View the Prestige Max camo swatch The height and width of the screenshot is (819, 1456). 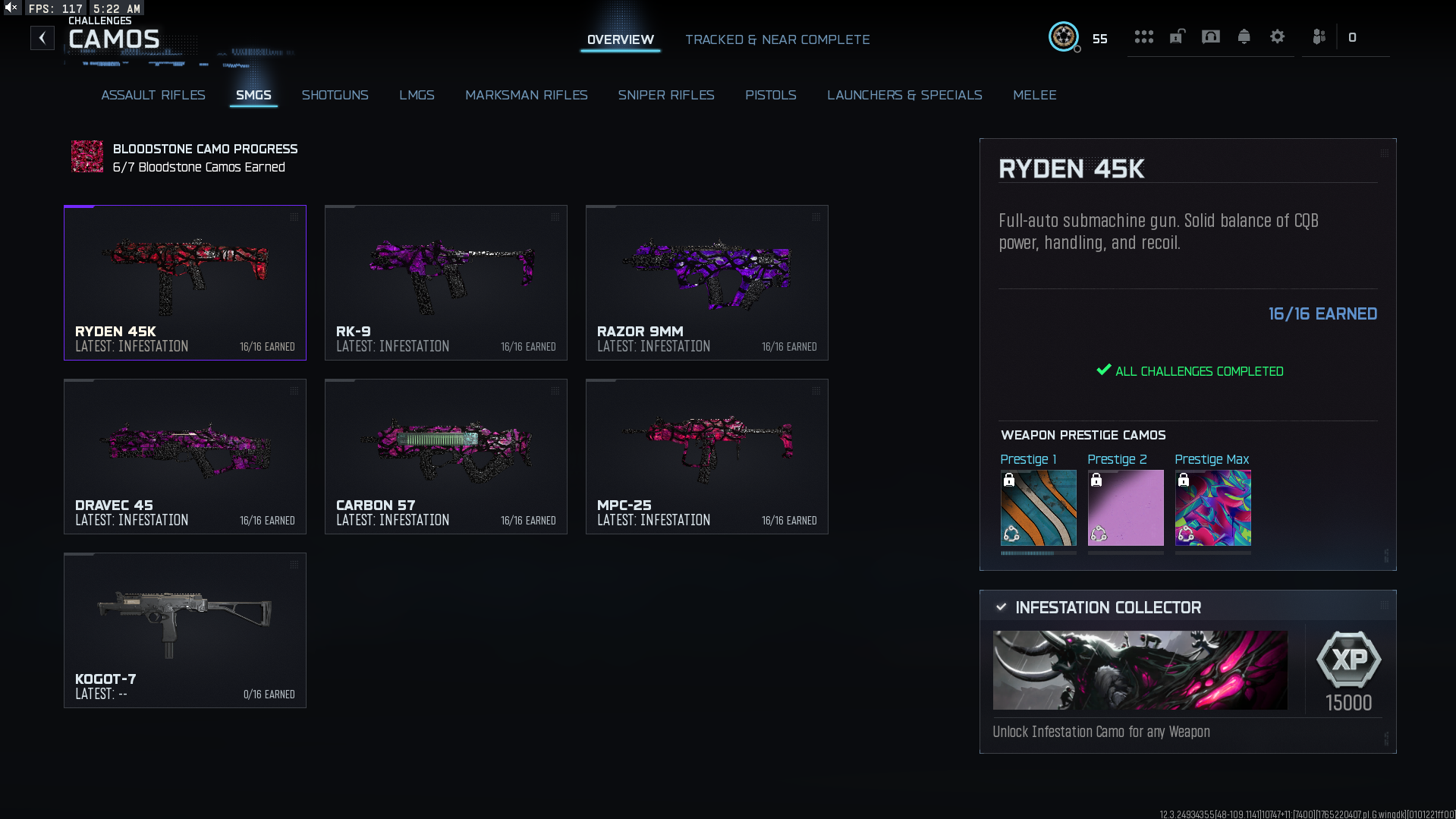1212,507
